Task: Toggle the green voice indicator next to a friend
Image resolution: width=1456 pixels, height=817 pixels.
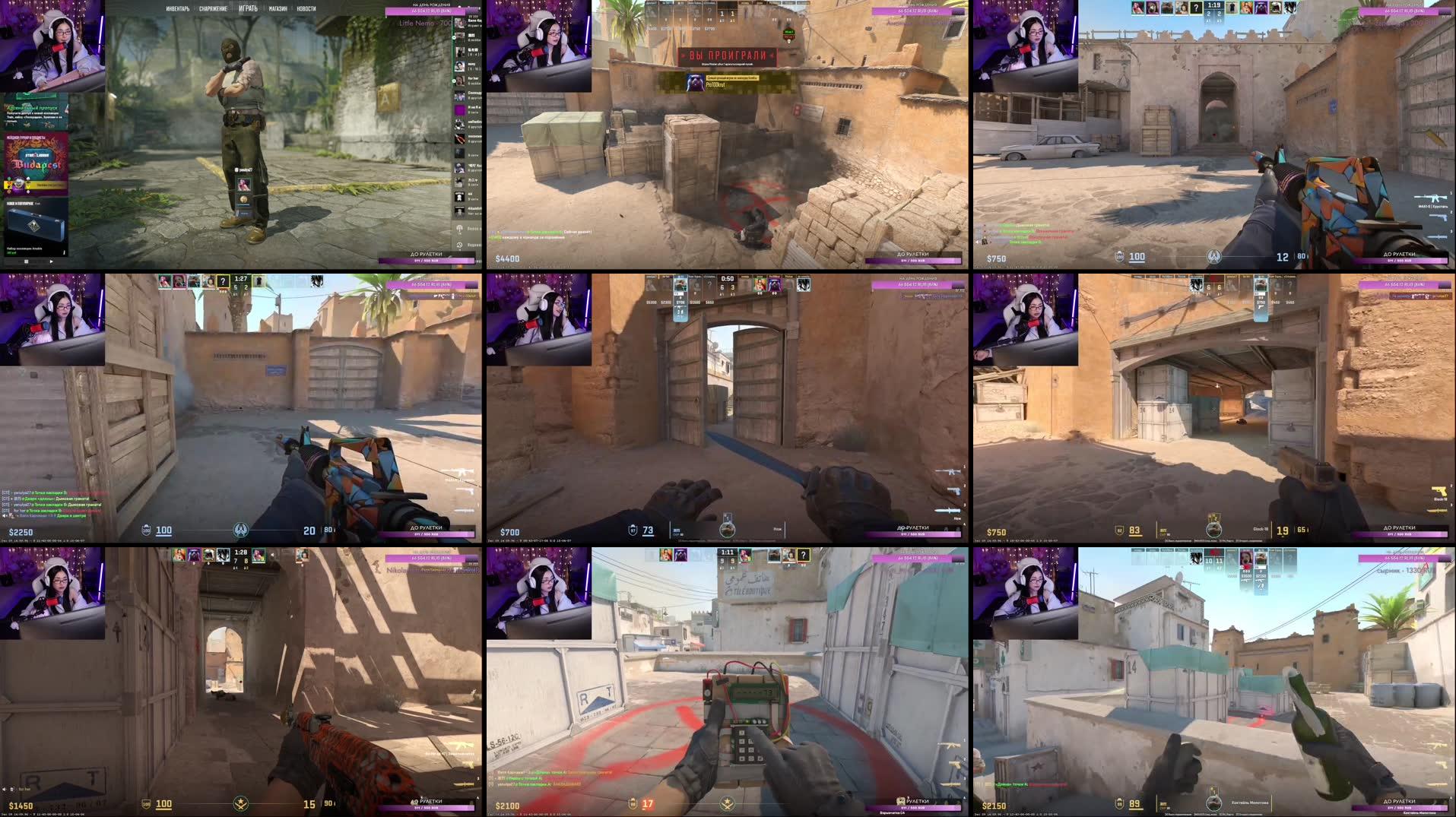Action: 455,37
